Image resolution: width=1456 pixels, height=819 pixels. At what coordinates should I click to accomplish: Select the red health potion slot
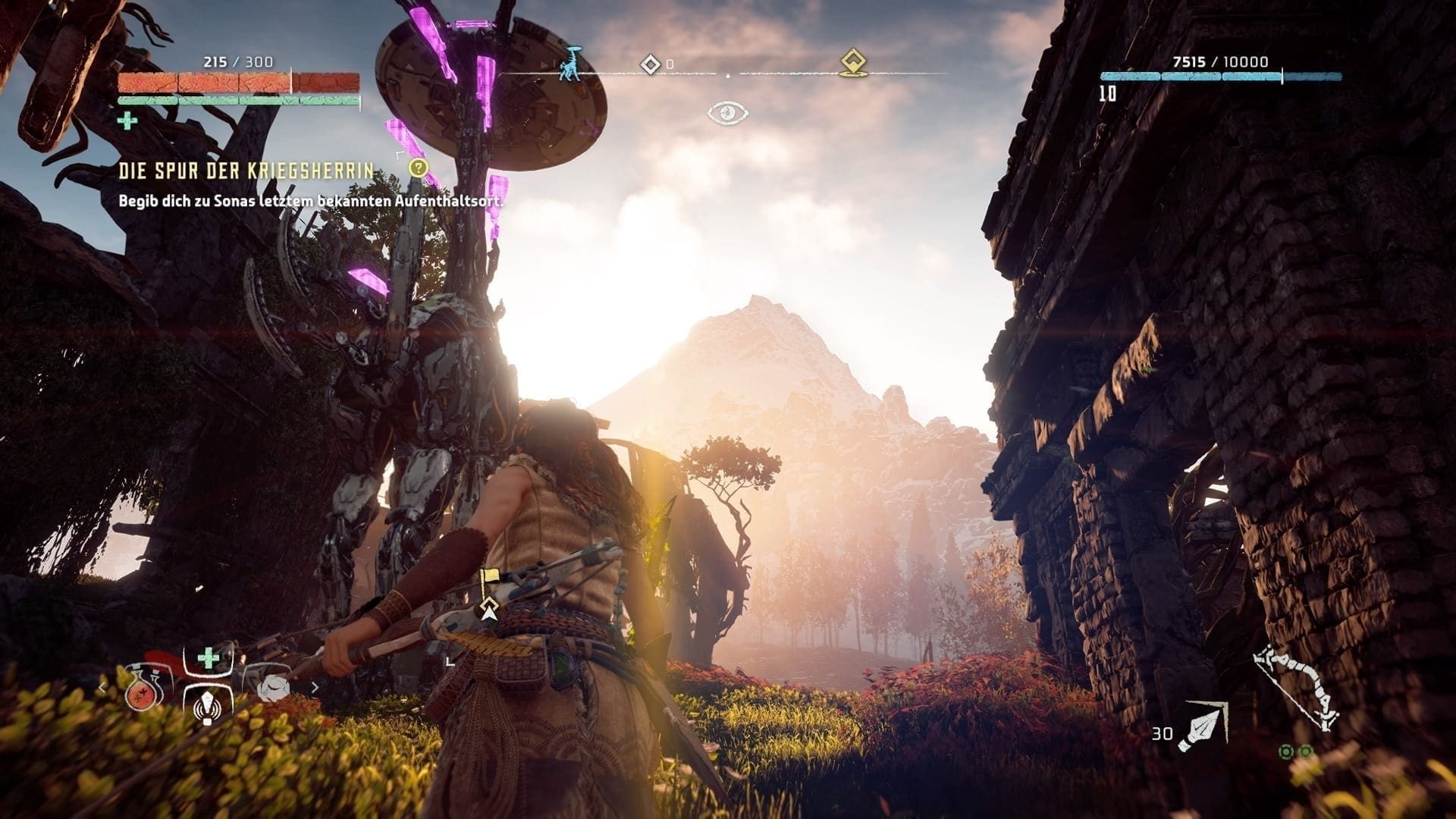tap(140, 689)
